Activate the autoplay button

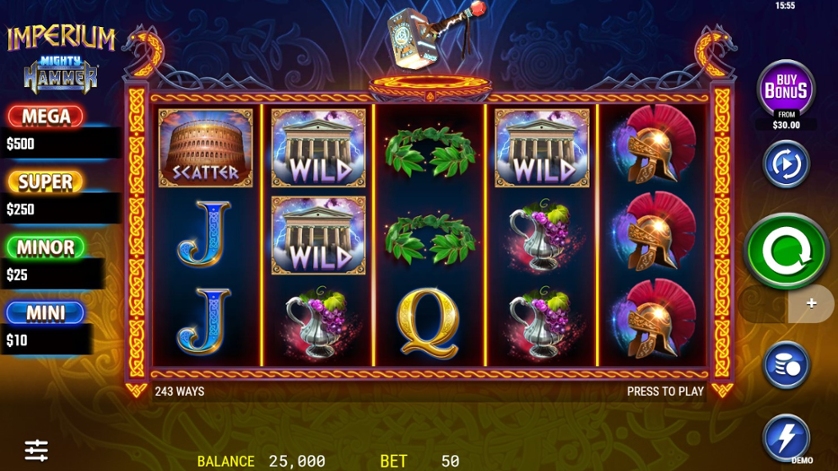click(786, 165)
